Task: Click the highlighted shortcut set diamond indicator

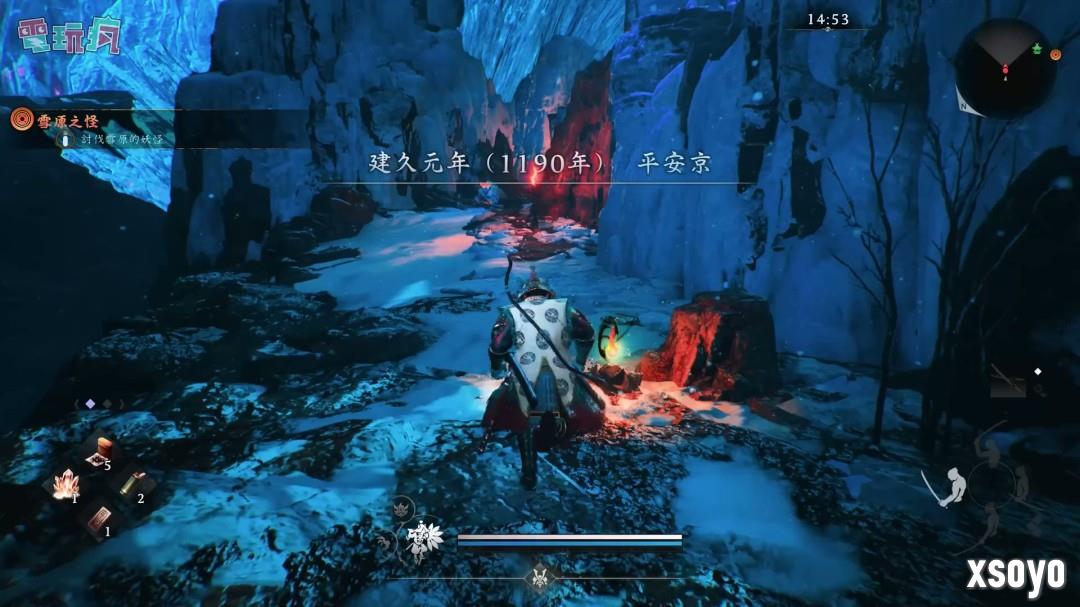Action: tap(90, 404)
